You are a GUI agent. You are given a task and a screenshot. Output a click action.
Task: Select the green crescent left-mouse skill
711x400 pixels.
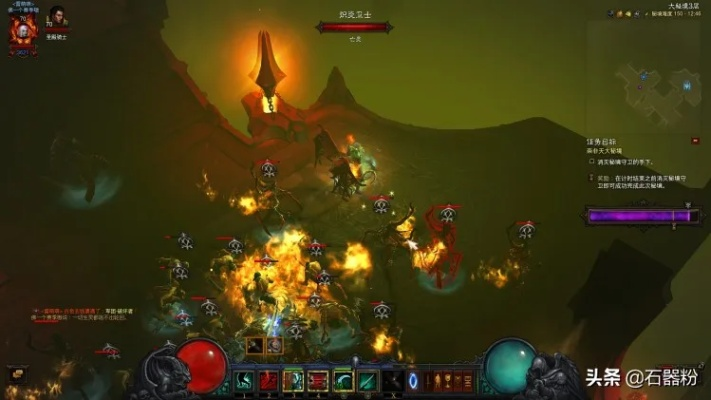344,380
